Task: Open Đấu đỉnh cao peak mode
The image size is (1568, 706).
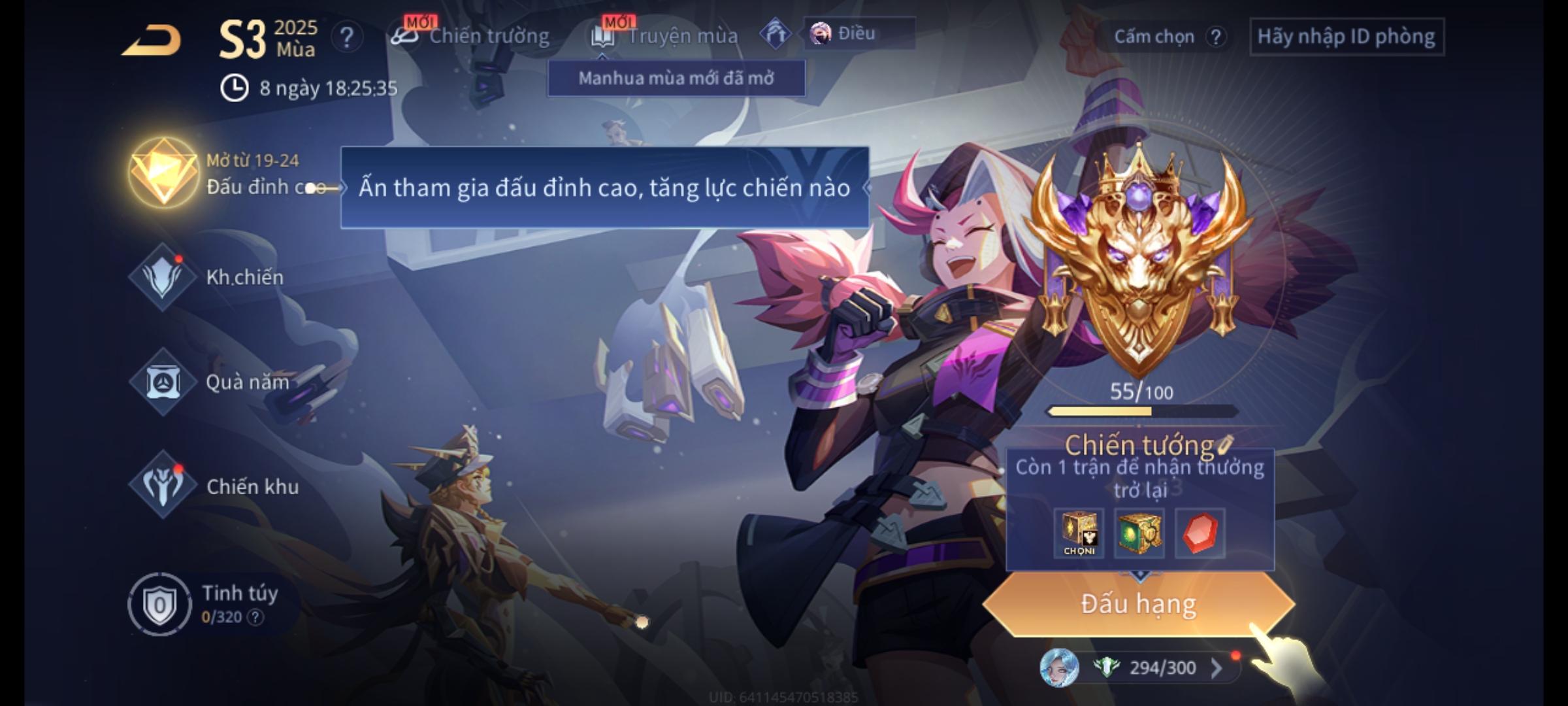Action: coord(163,173)
